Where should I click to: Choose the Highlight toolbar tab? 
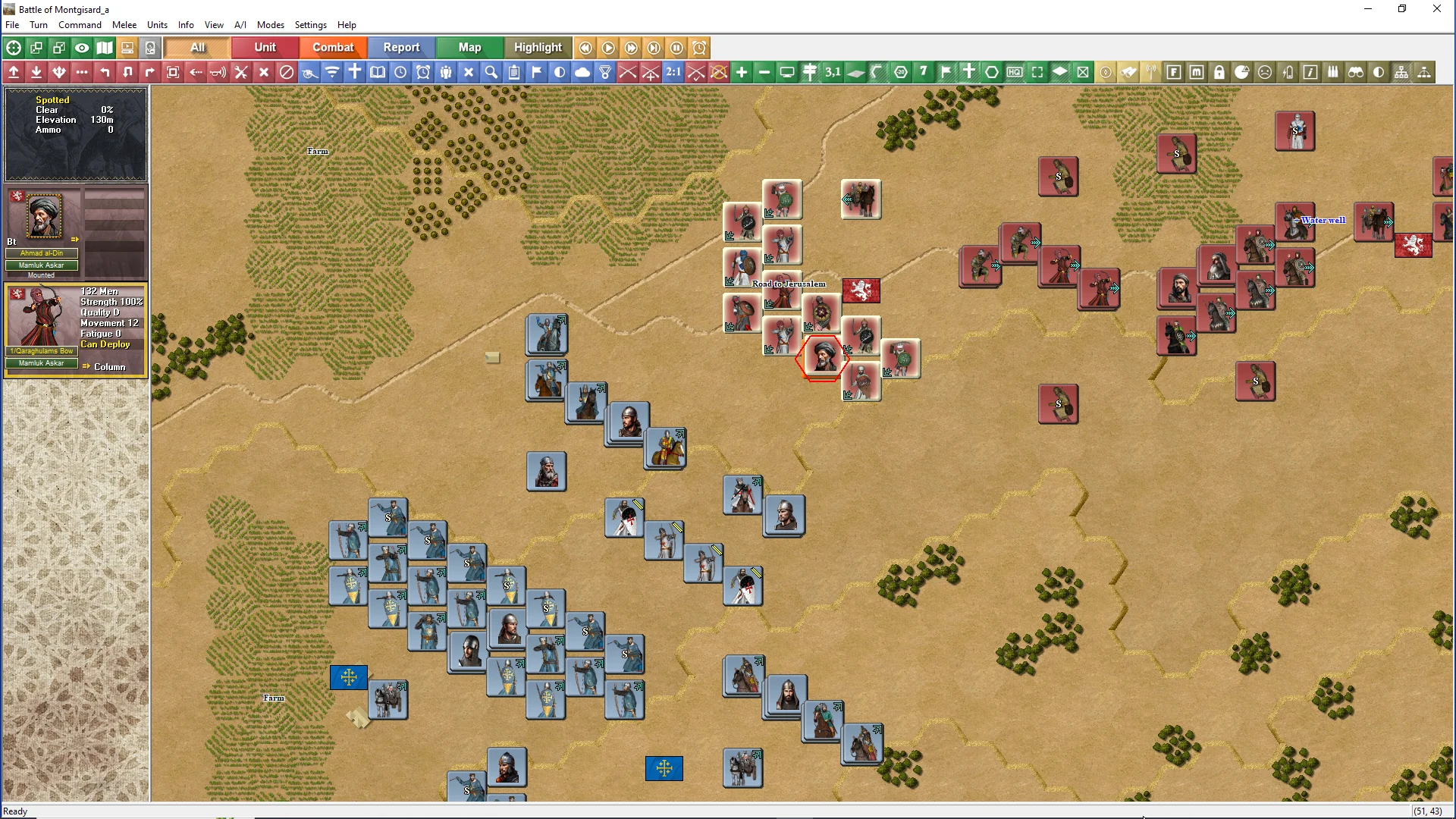pos(538,47)
